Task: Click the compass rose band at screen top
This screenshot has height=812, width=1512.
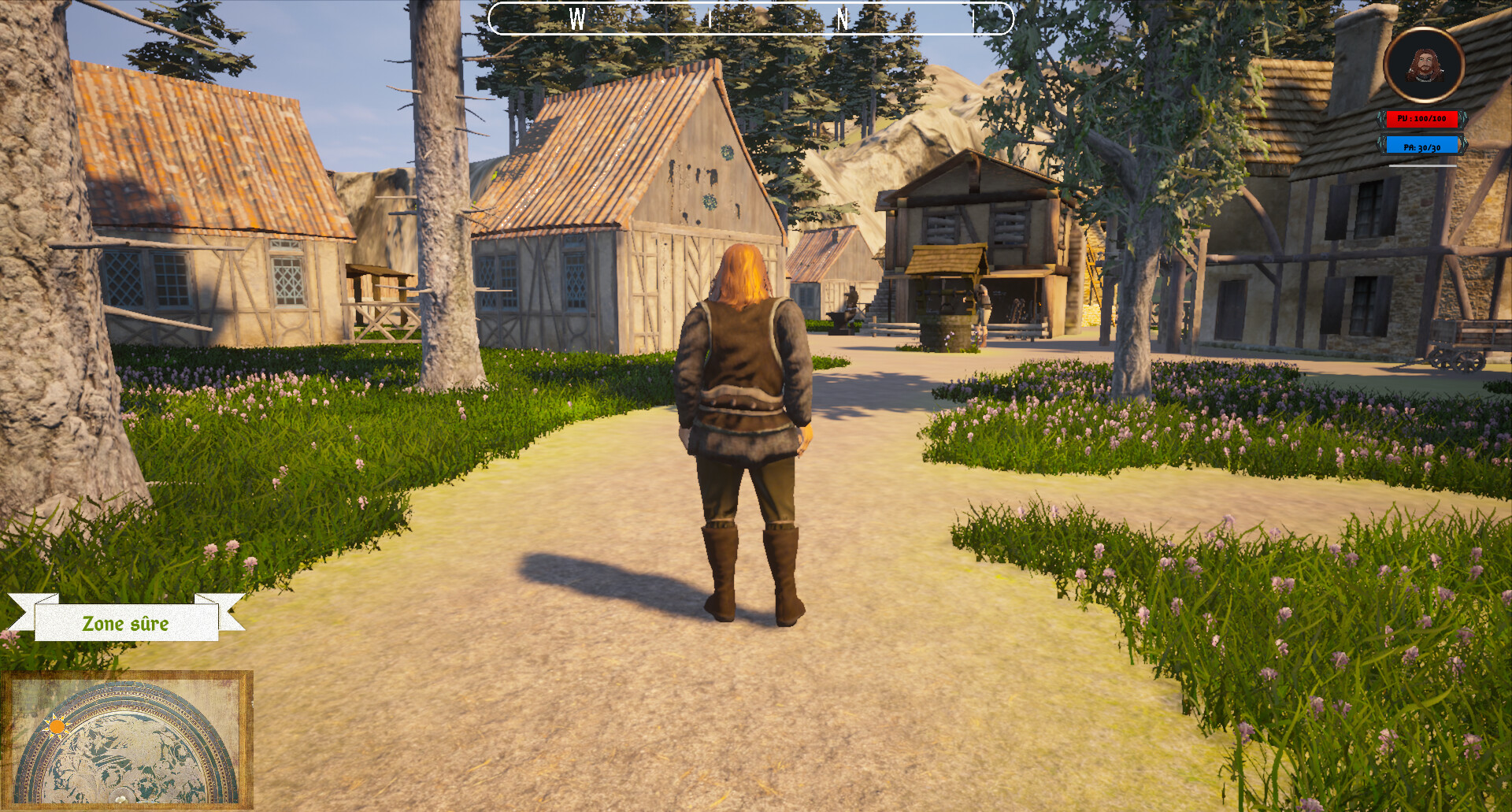Action: tap(752, 18)
